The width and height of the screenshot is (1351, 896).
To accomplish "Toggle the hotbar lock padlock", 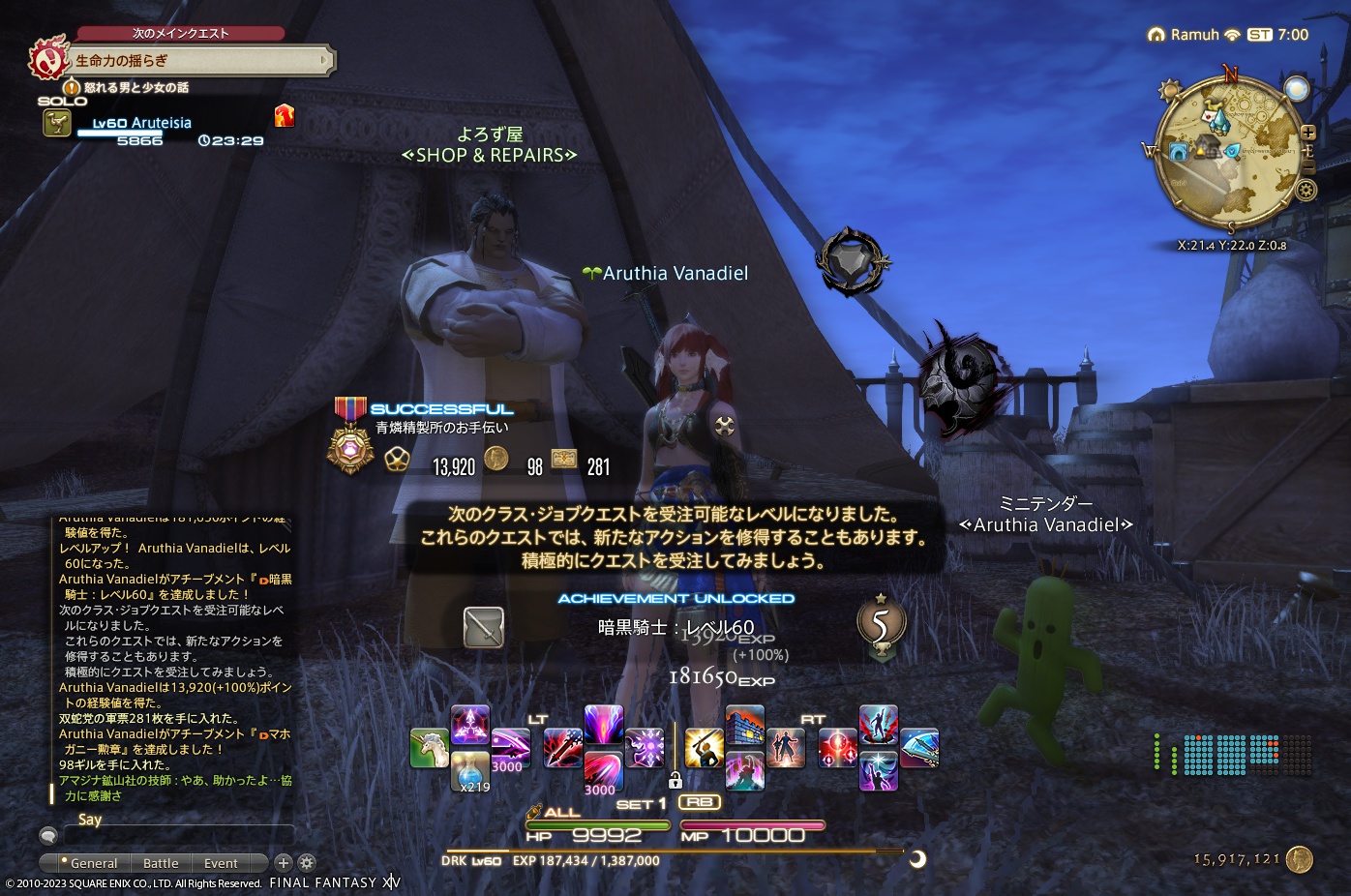I will pyautogui.click(x=675, y=780).
